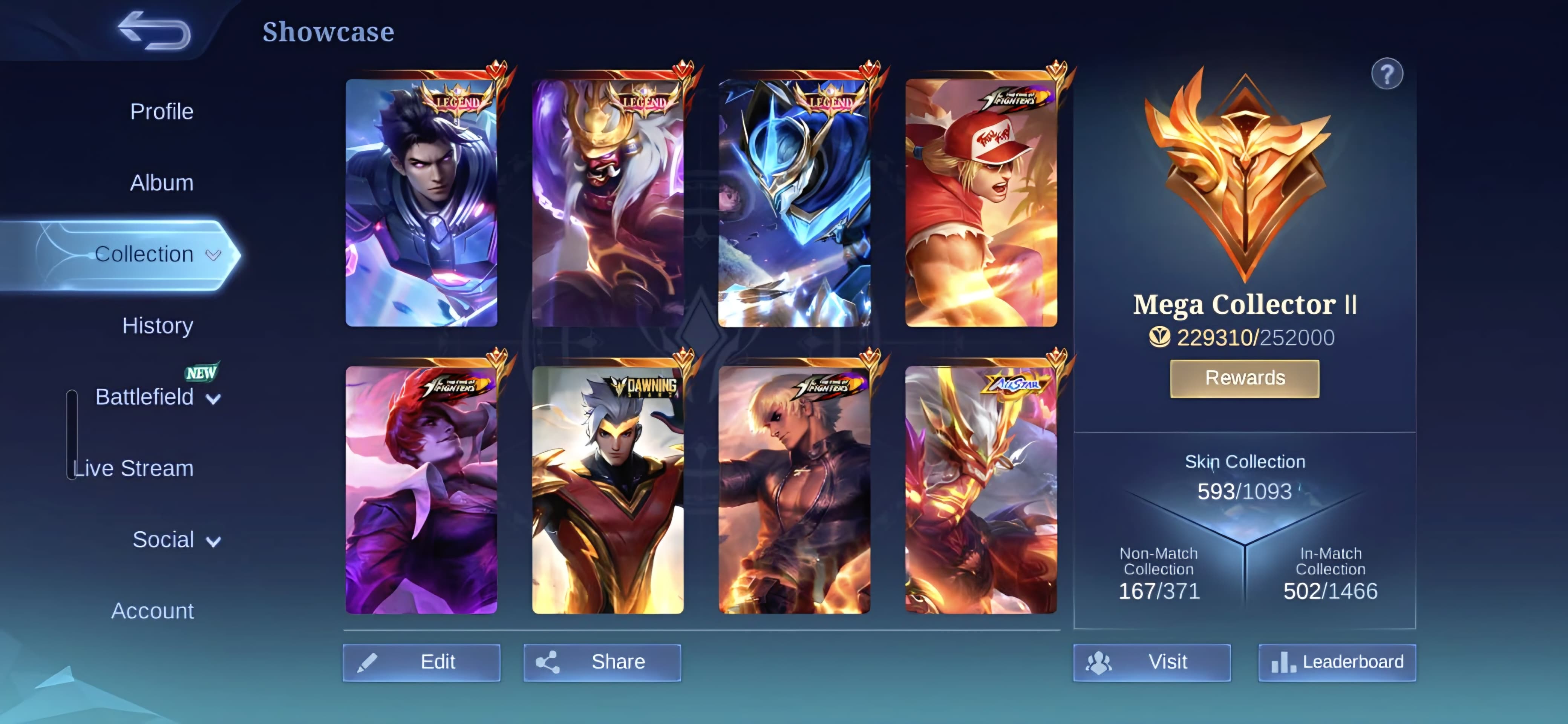The height and width of the screenshot is (724, 1568).
Task: Click the Edit showcase button
Action: (421, 662)
